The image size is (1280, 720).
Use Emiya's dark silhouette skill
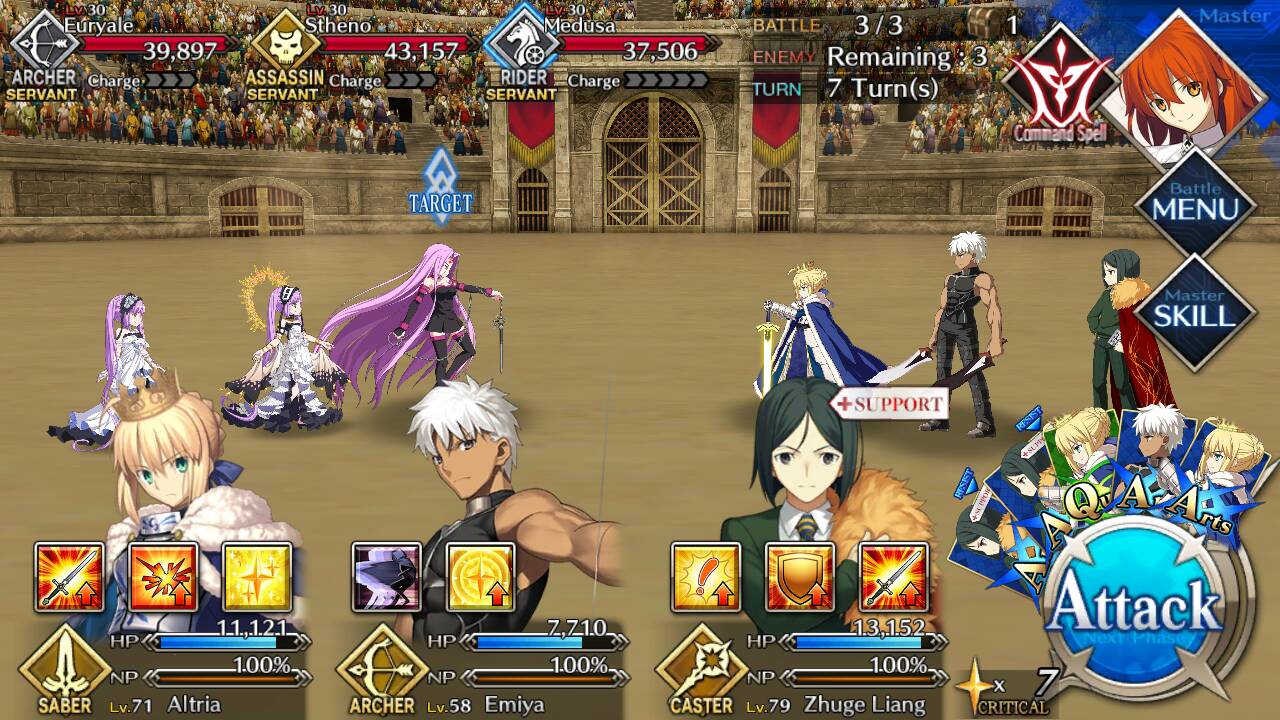tap(386, 577)
